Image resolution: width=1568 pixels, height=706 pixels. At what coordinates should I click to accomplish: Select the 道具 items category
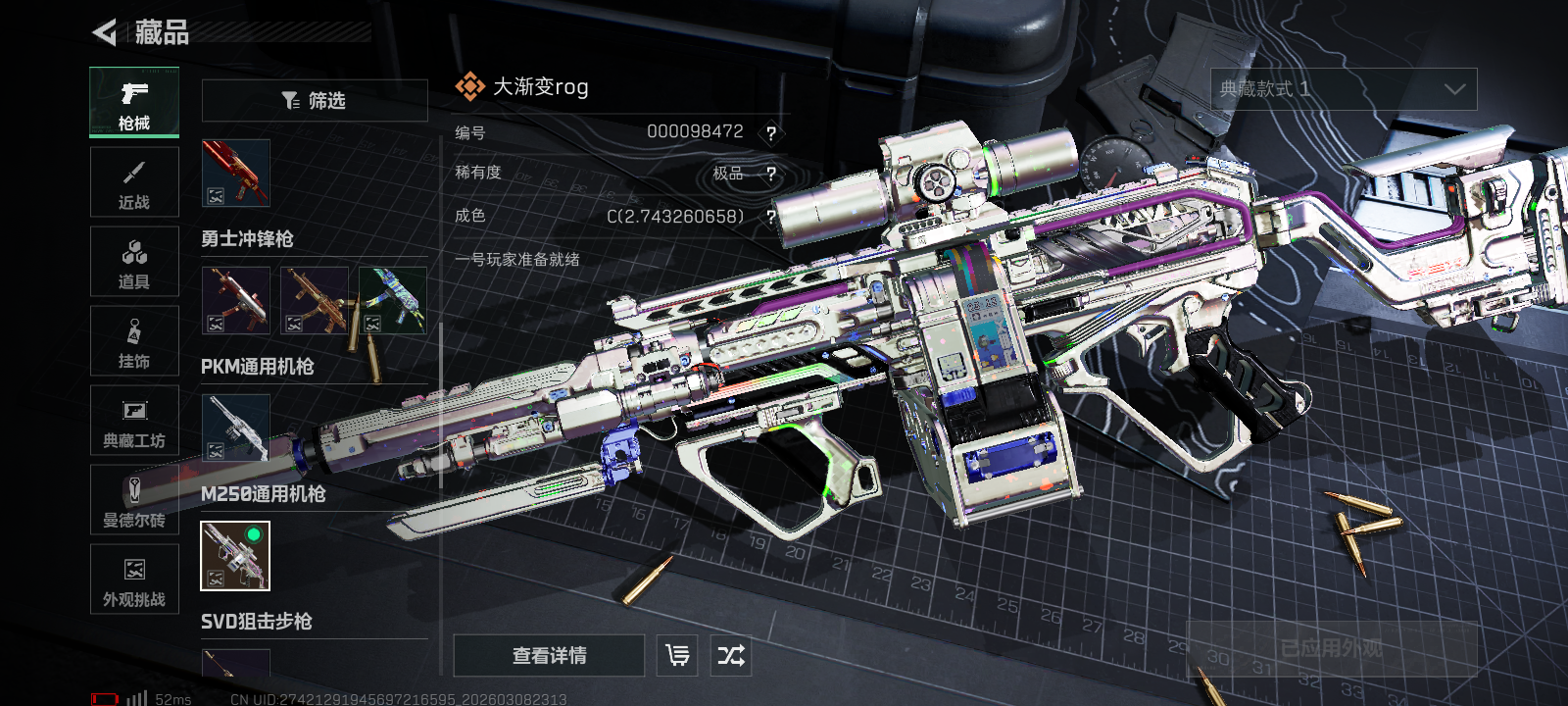134,262
